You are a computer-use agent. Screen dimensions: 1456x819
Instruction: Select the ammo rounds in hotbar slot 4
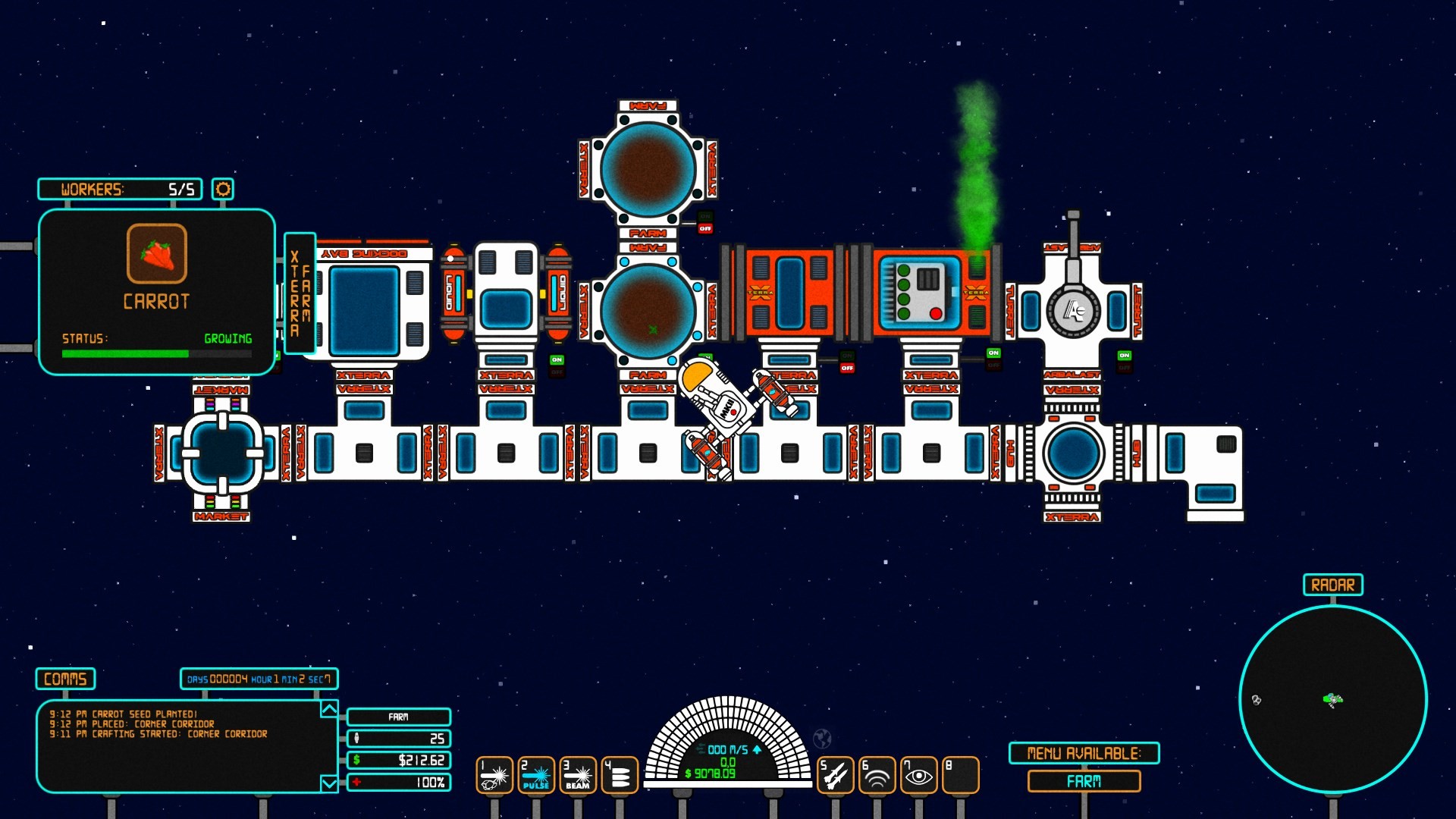[x=621, y=774]
